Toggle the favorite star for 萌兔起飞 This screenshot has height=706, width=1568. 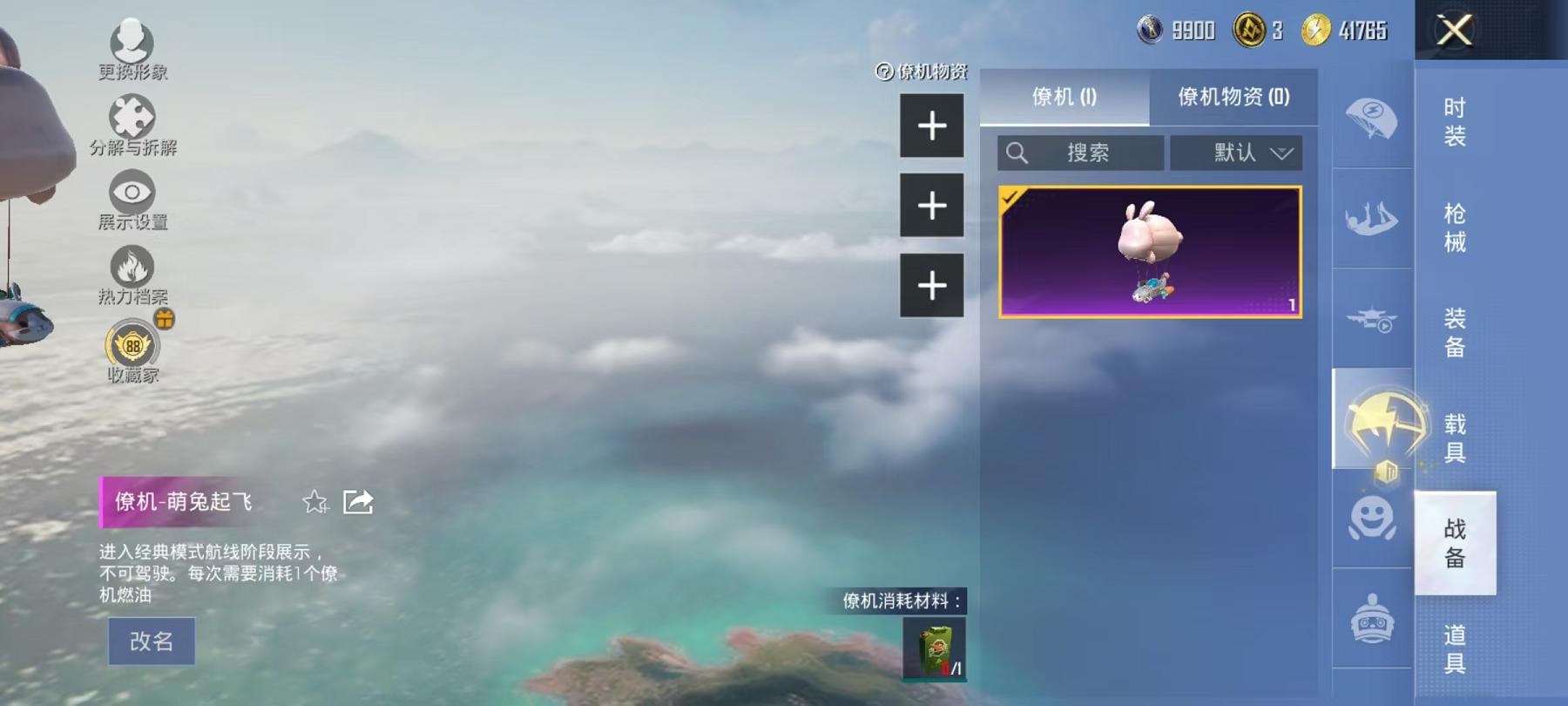click(x=314, y=503)
